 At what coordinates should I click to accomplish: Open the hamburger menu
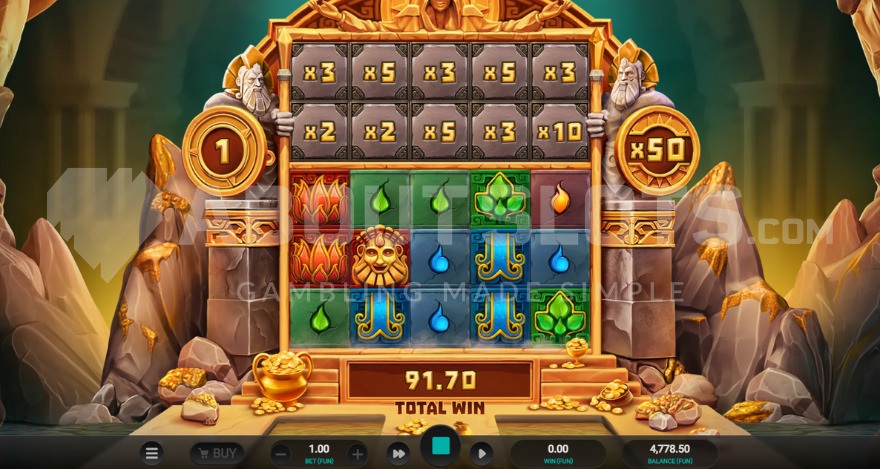(x=152, y=453)
